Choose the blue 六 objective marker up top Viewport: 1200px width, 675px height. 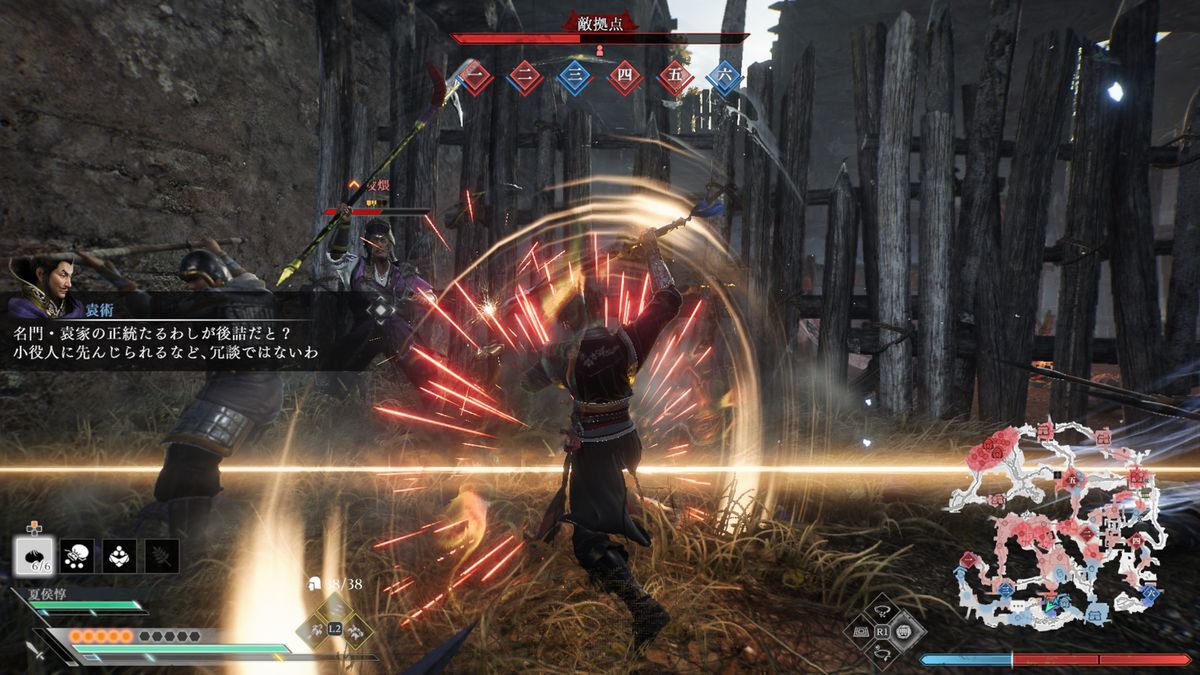click(723, 77)
